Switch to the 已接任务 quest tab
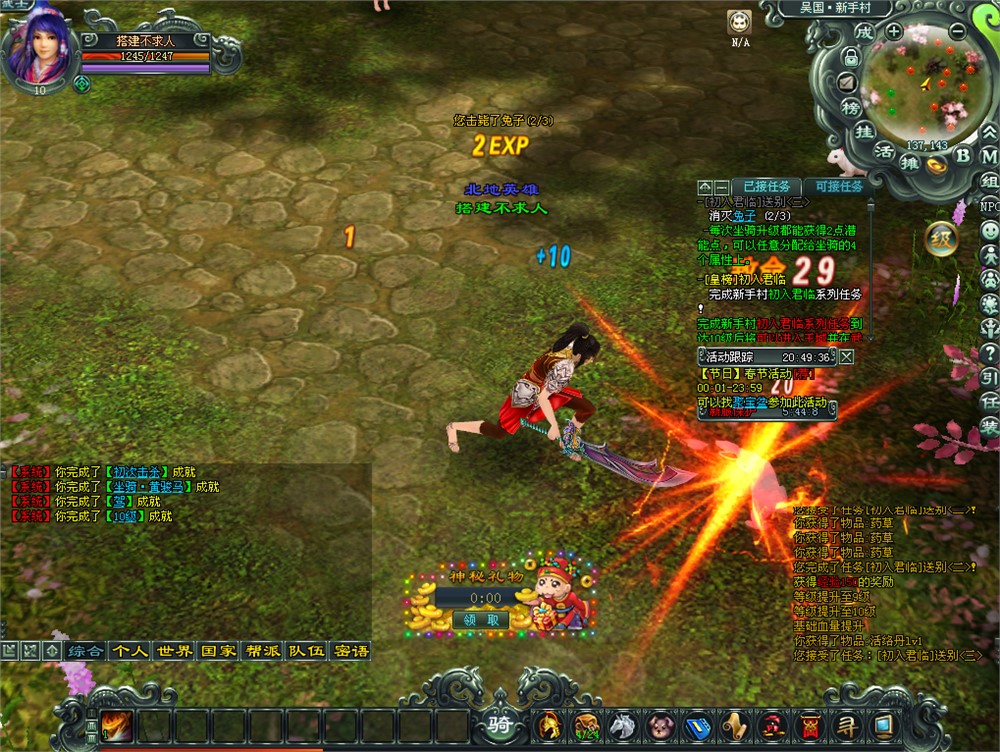Viewport: 1000px width, 752px height. point(766,186)
